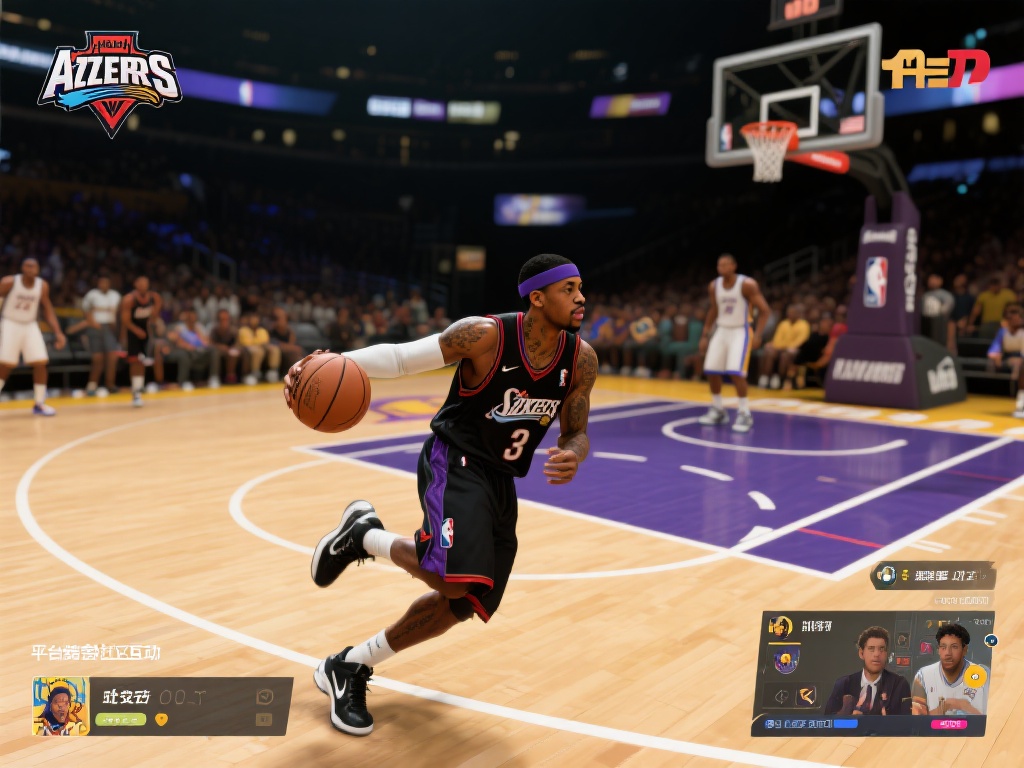This screenshot has height=768, width=1024.
Task: Select the orange arrow icon in the commentator panel
Action: point(805,695)
